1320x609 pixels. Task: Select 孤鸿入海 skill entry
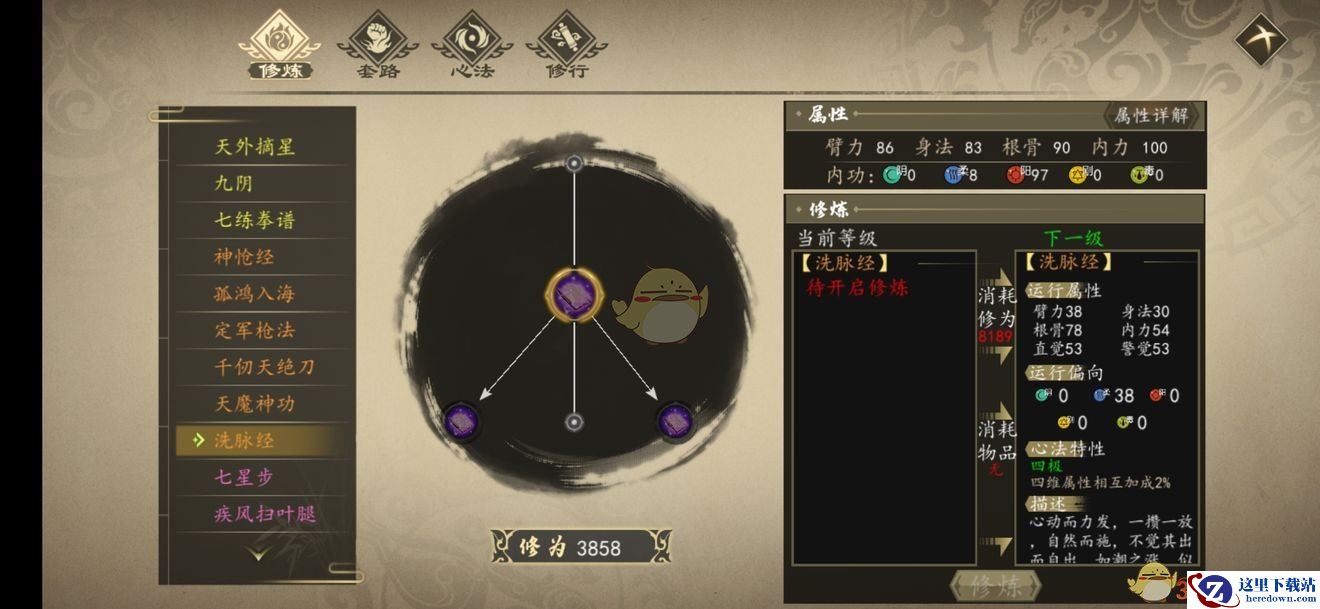tap(256, 294)
